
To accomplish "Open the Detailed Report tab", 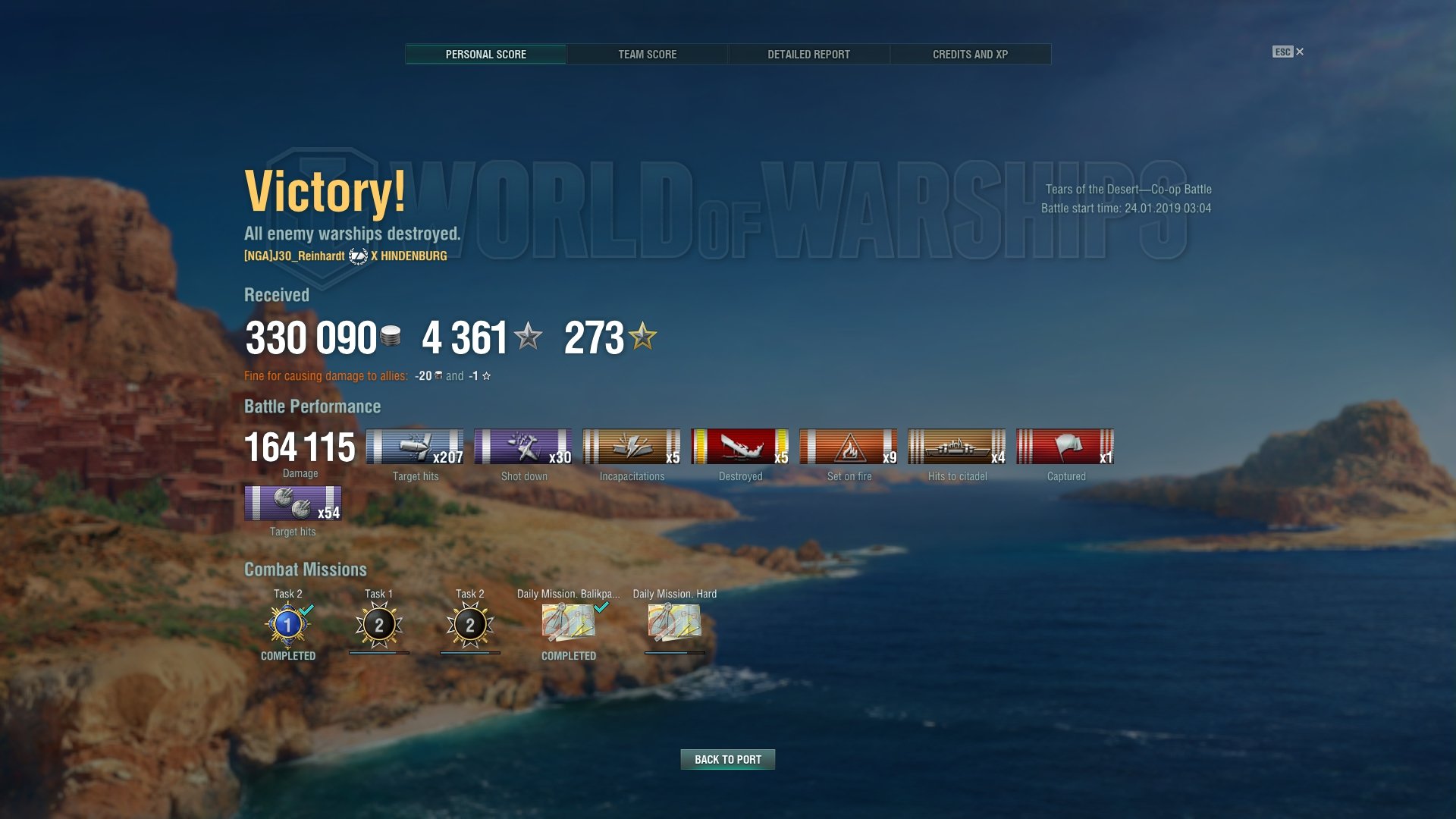I will click(x=808, y=54).
